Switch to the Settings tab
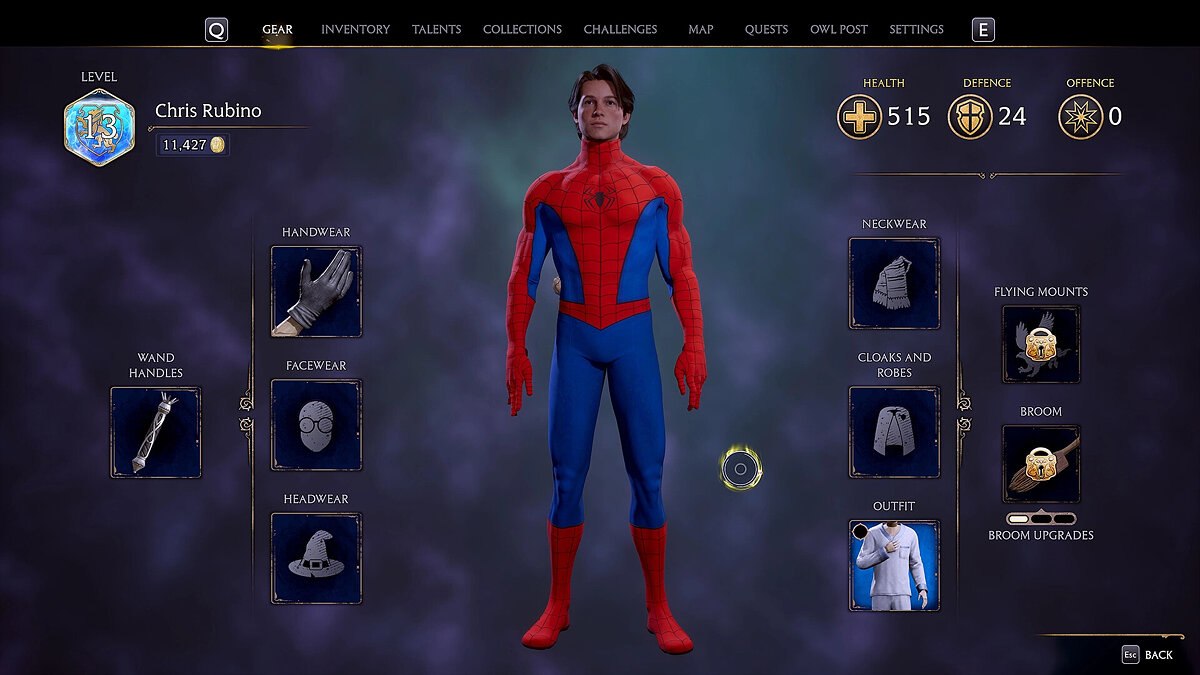Image resolution: width=1200 pixels, height=675 pixels. click(x=916, y=30)
